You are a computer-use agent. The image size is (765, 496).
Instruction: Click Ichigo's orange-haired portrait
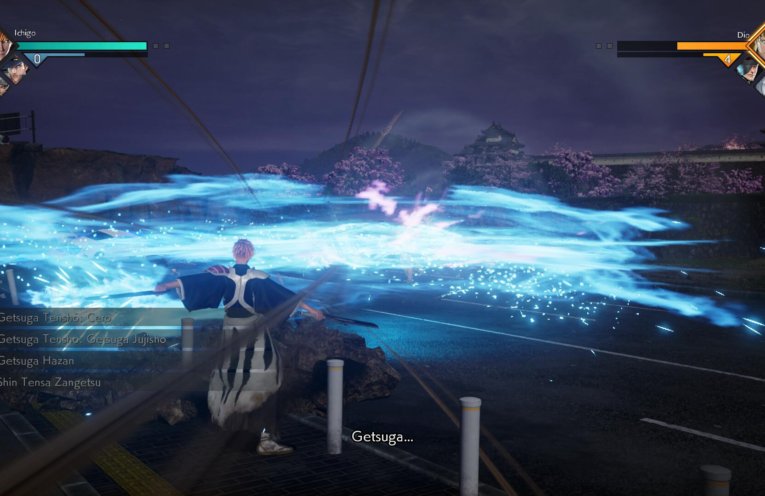tap(4, 43)
